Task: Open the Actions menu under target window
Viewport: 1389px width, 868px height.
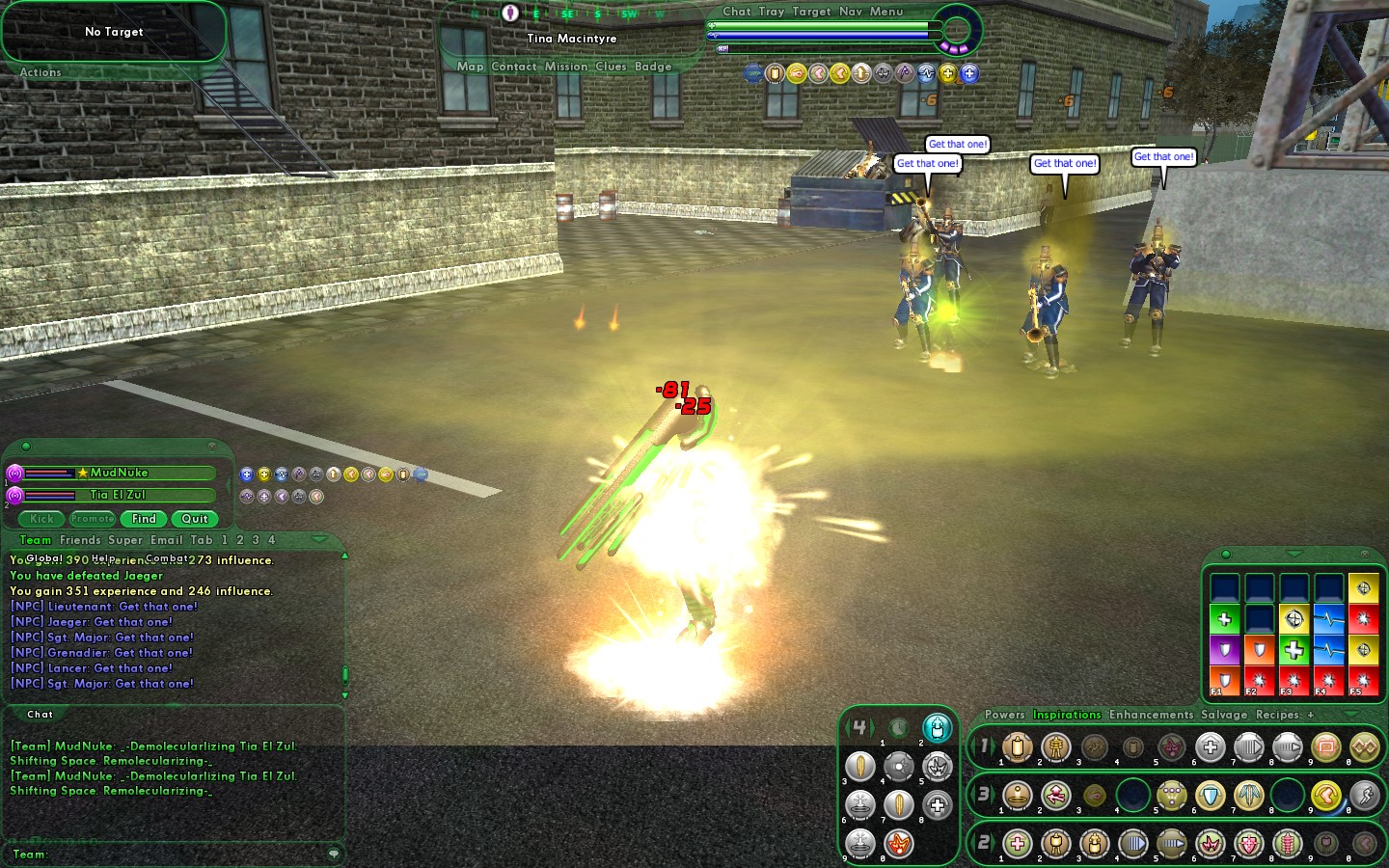Action: point(41,72)
